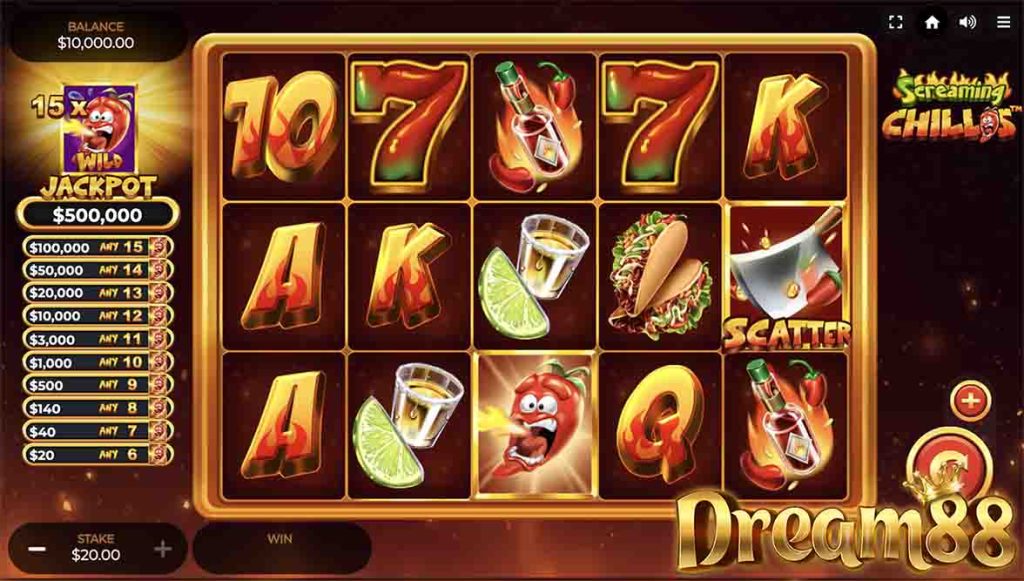Increase the stake with plus button
This screenshot has height=581, width=1024.
[x=162, y=549]
